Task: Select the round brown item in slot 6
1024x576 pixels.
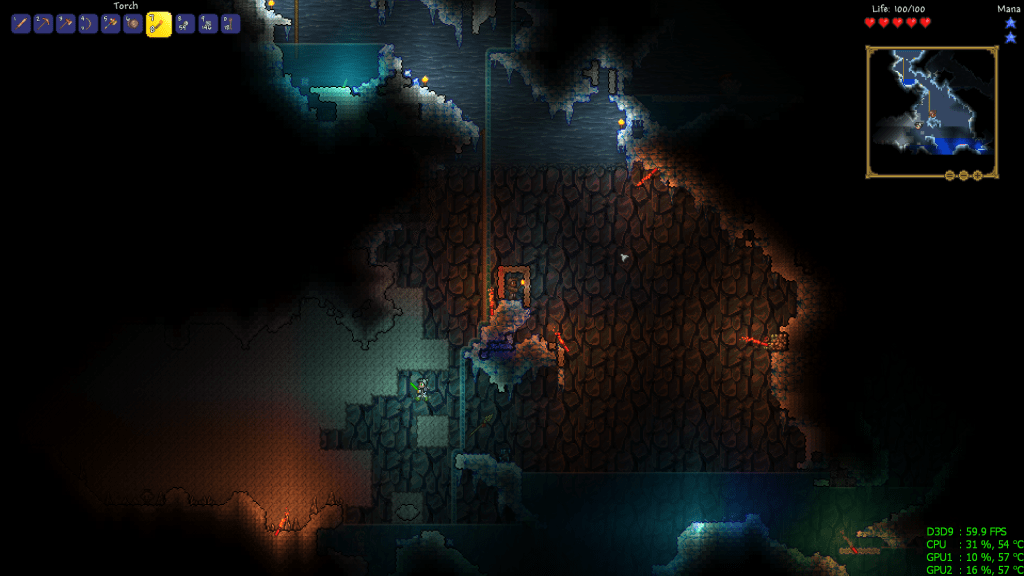Action: pyautogui.click(x=132, y=24)
